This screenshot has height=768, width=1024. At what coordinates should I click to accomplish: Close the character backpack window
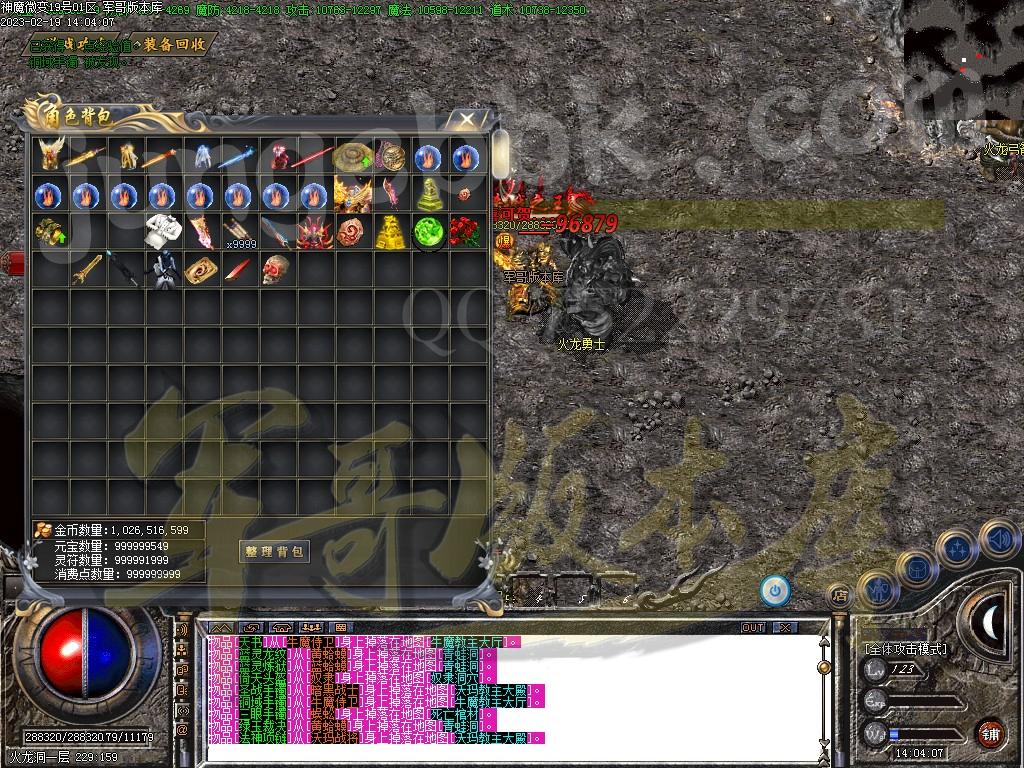467,120
